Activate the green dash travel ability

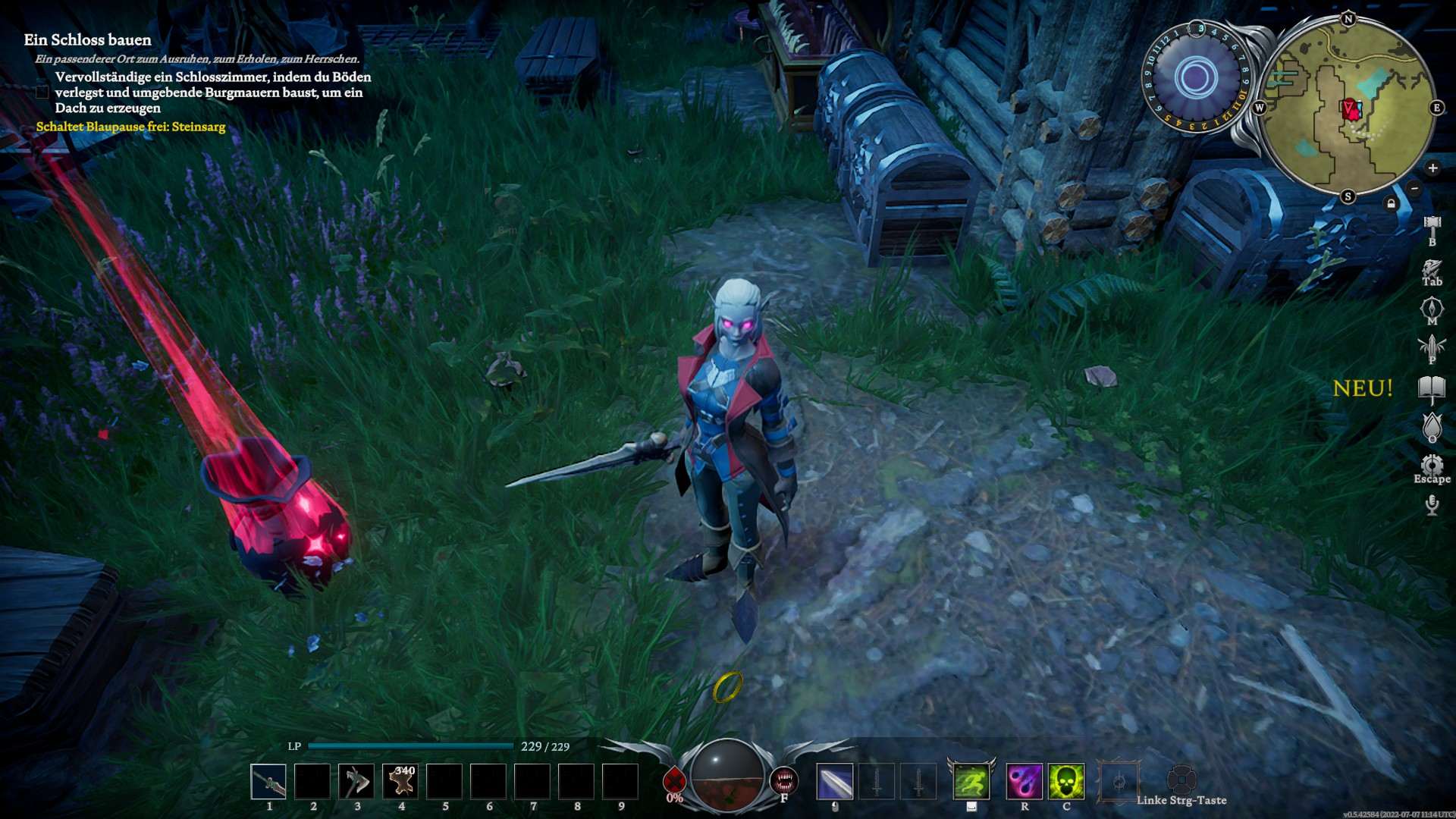(971, 782)
